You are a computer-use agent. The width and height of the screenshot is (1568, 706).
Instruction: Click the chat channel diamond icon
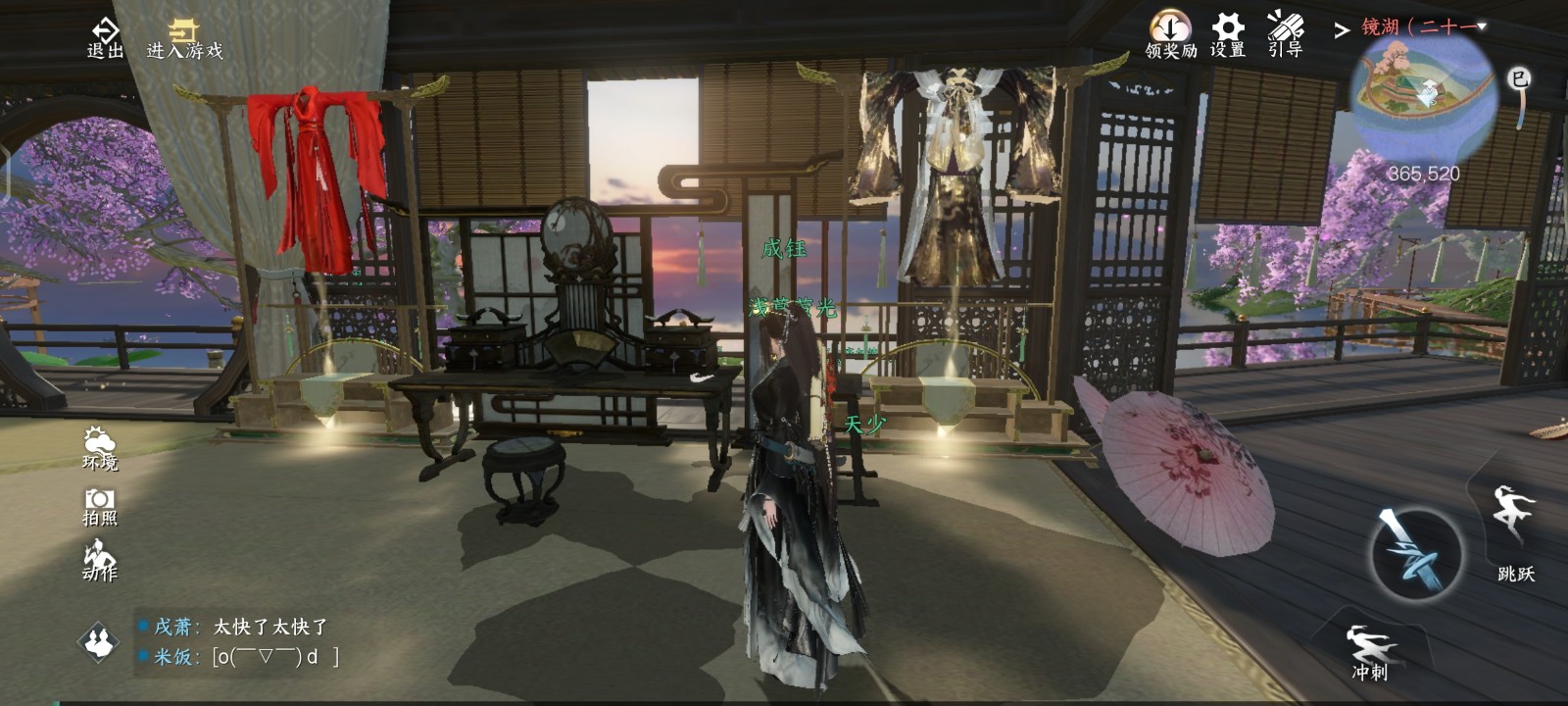tap(98, 642)
